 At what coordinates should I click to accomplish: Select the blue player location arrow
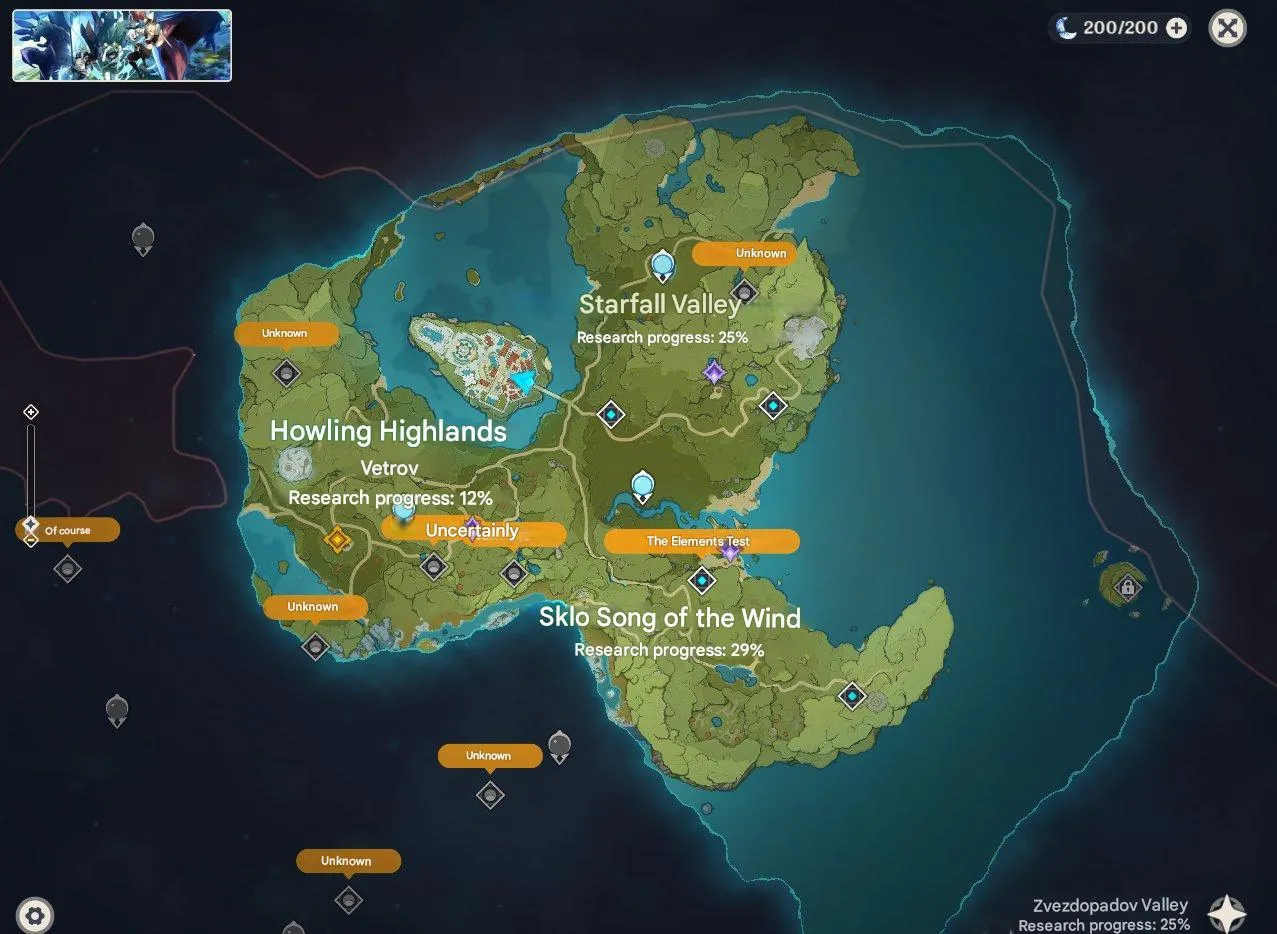(x=523, y=381)
